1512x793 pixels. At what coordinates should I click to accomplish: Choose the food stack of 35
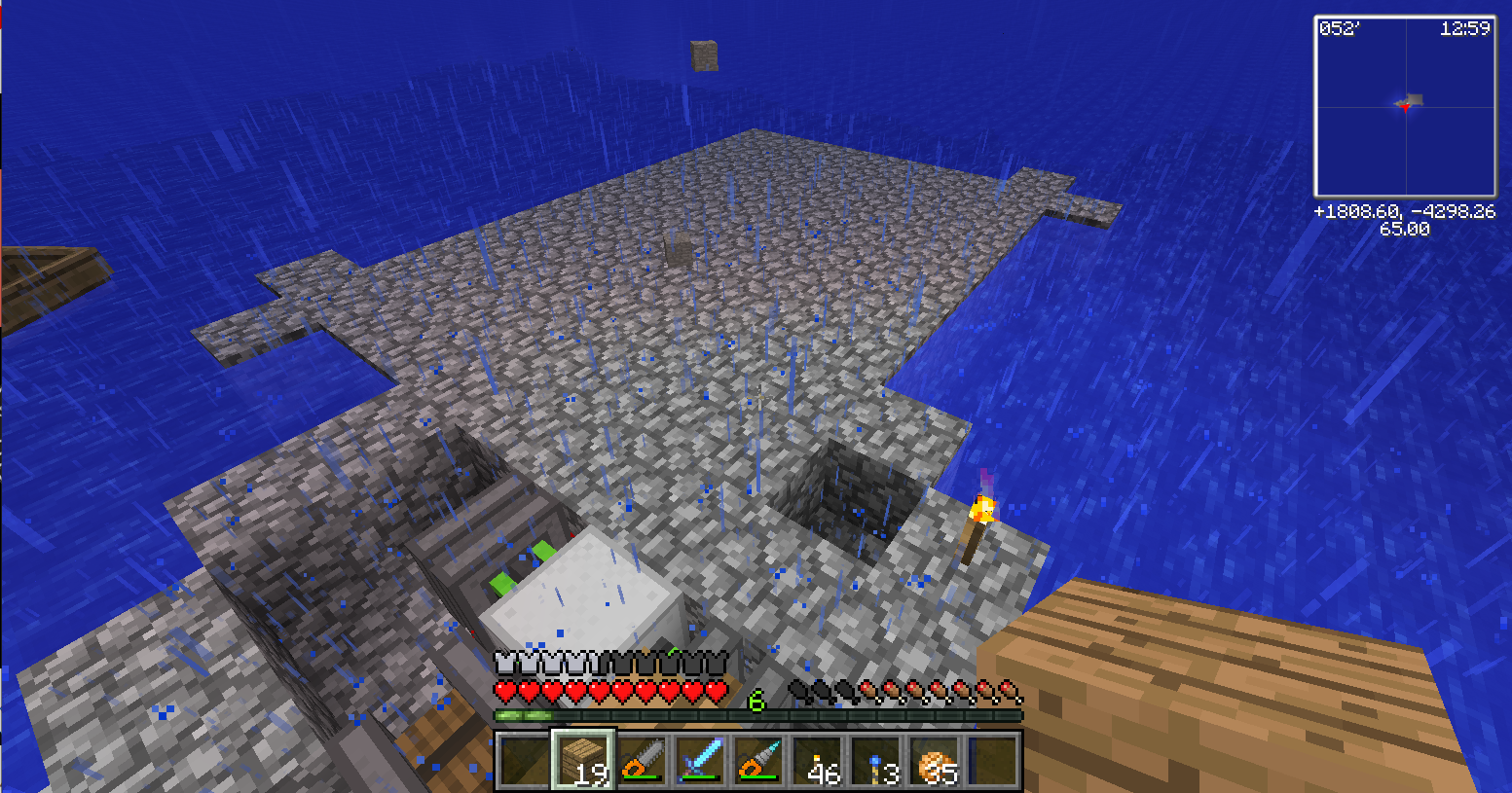click(935, 760)
